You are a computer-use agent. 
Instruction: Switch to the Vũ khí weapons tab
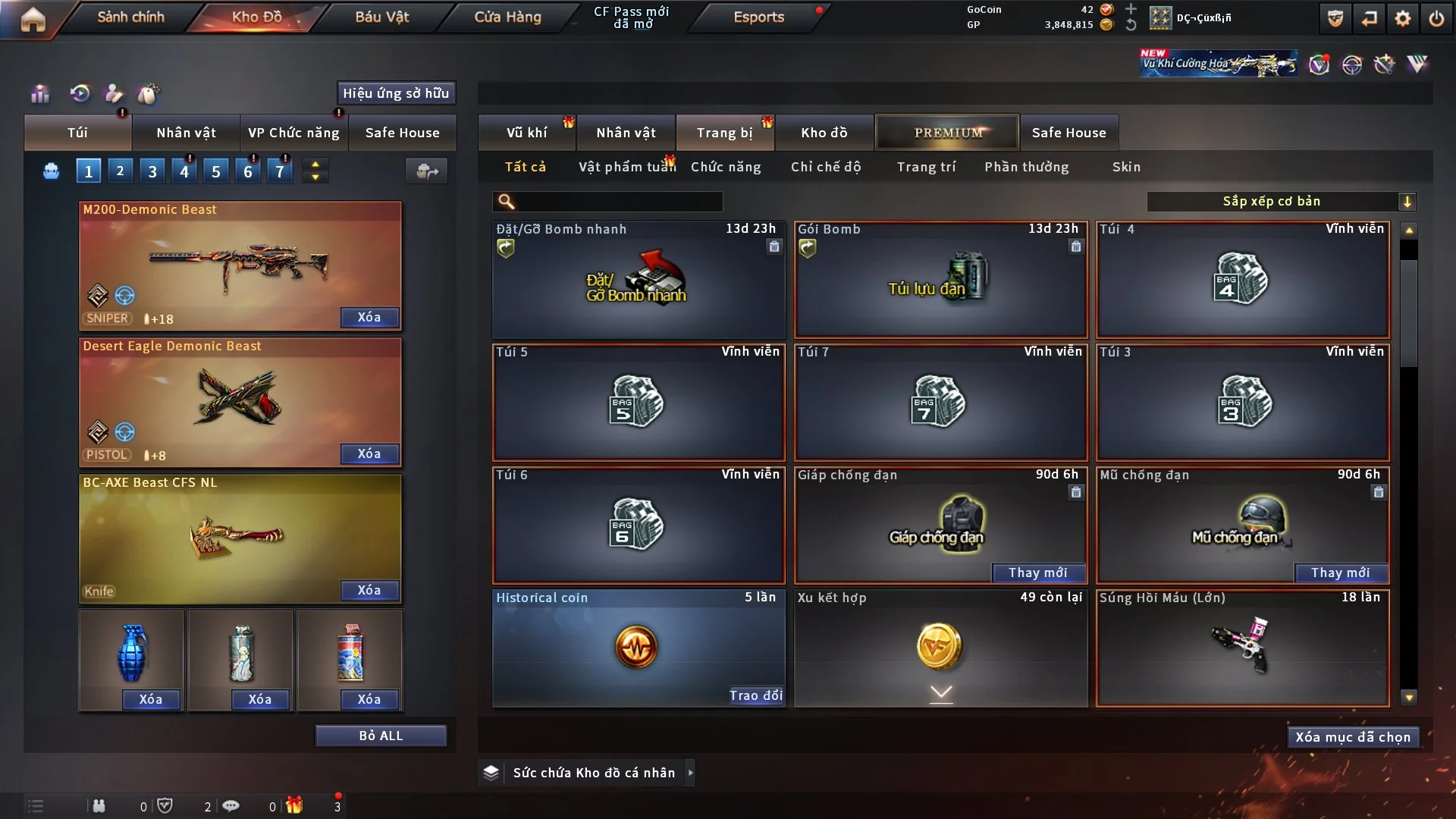pos(526,133)
